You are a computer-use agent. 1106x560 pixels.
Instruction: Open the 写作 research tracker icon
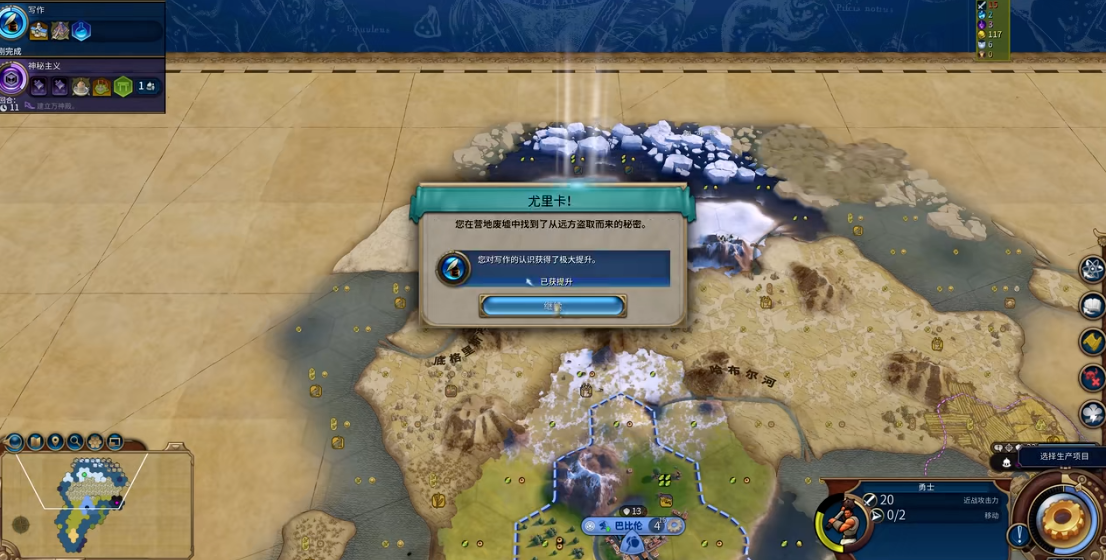click(13, 22)
